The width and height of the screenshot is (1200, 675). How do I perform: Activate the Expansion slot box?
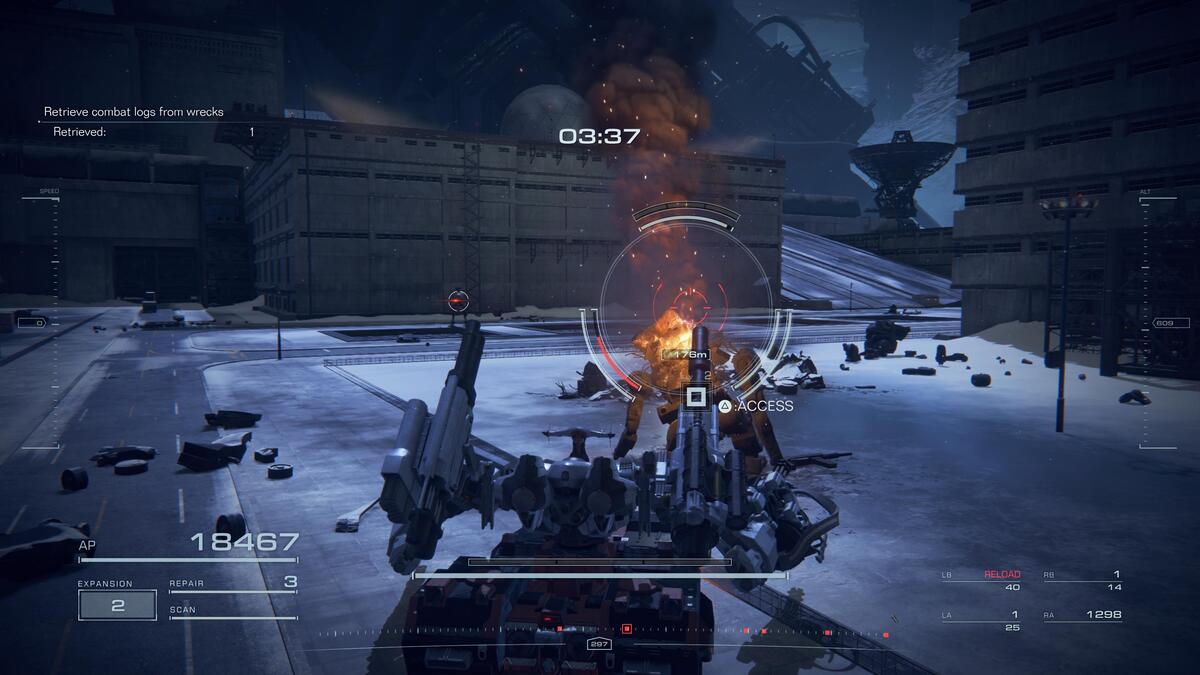click(117, 605)
